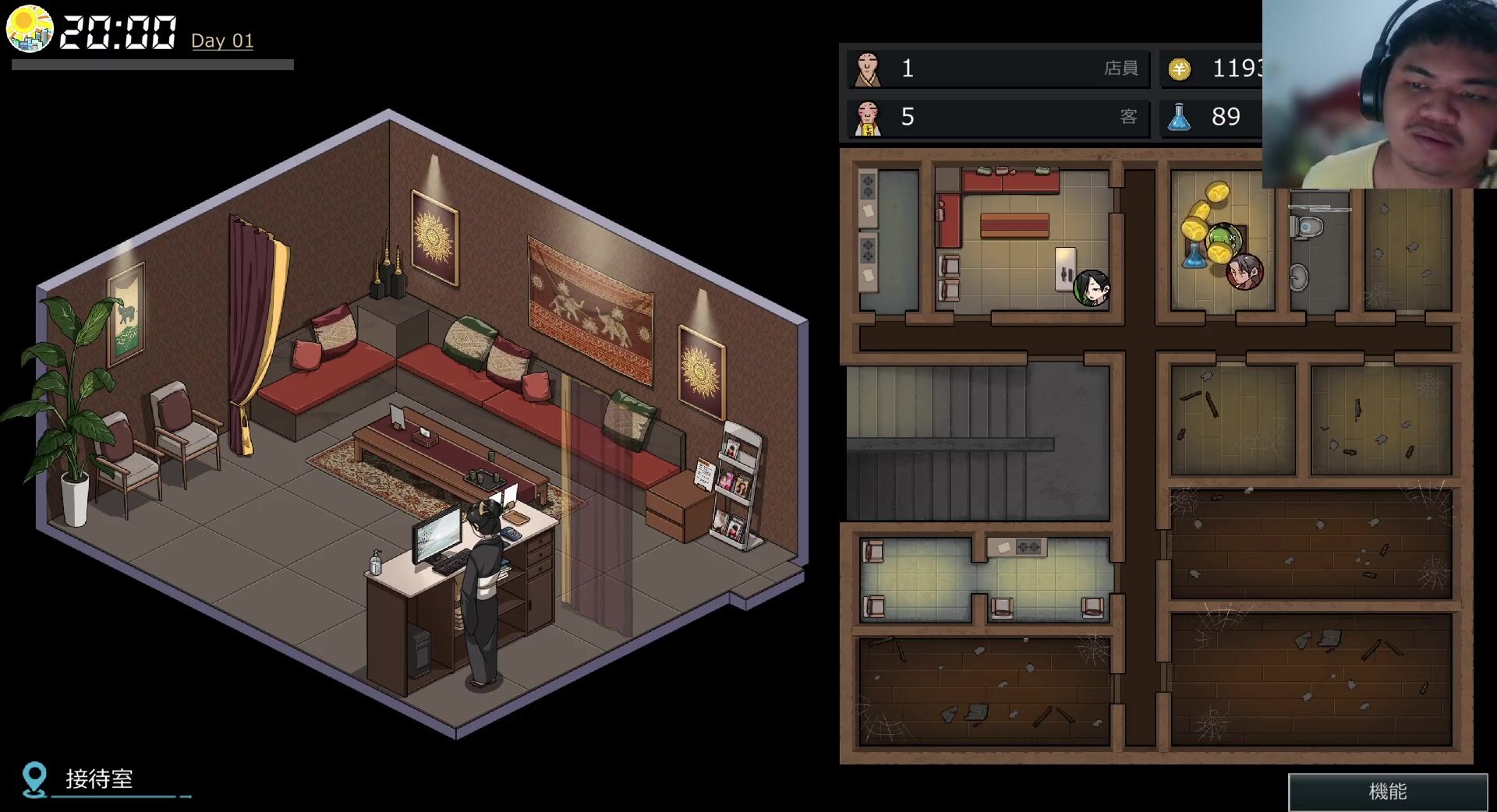Click the 接待室 location label
The image size is (1497, 812).
click(99, 778)
